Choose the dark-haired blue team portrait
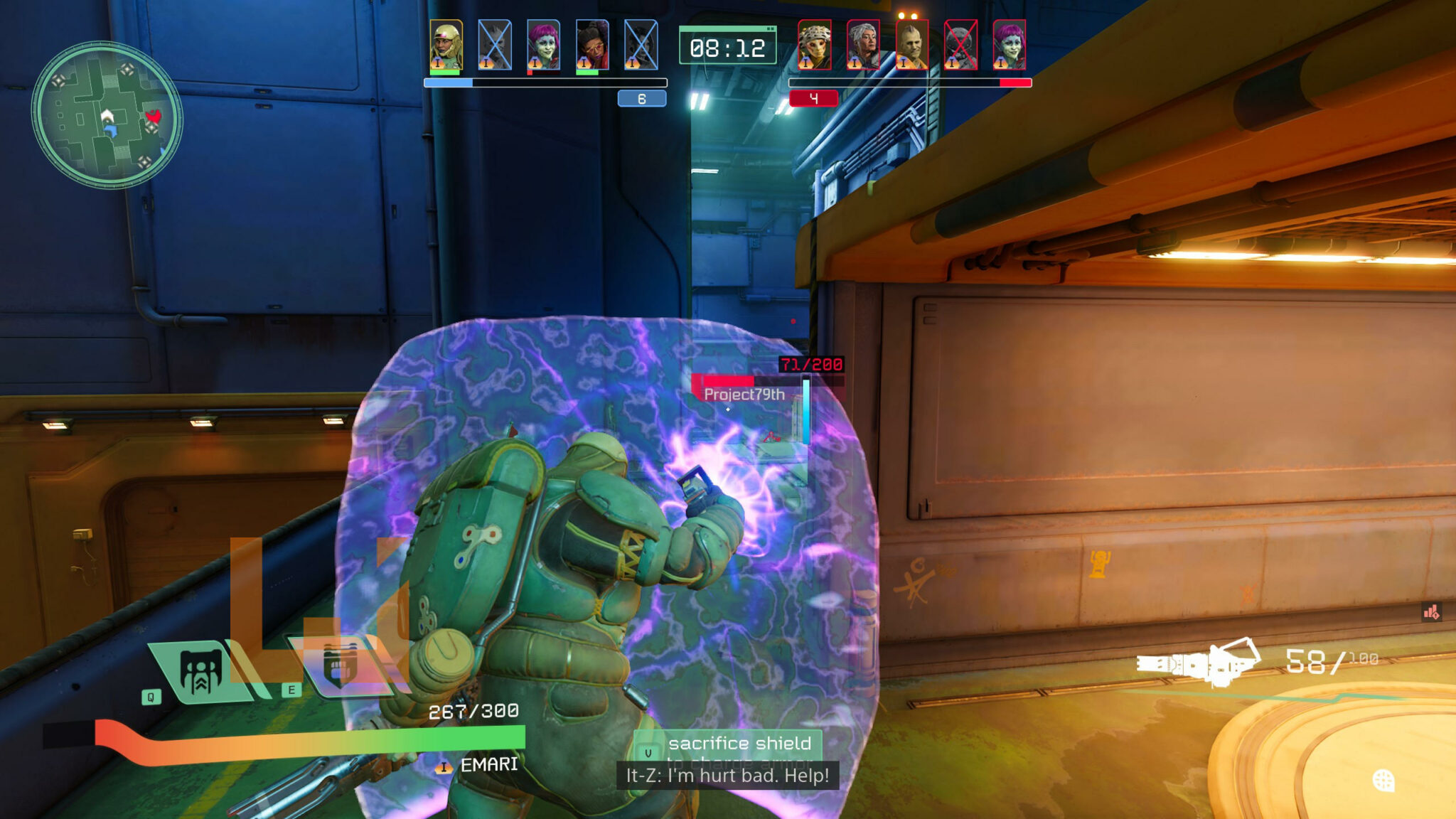Screen dimensions: 1456x819 point(591,44)
